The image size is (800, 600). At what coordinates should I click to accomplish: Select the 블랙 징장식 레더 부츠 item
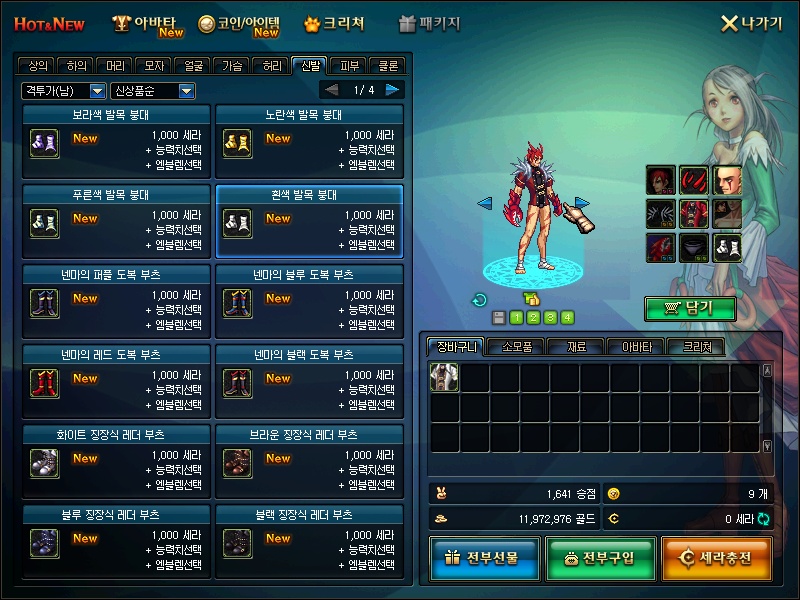309,540
